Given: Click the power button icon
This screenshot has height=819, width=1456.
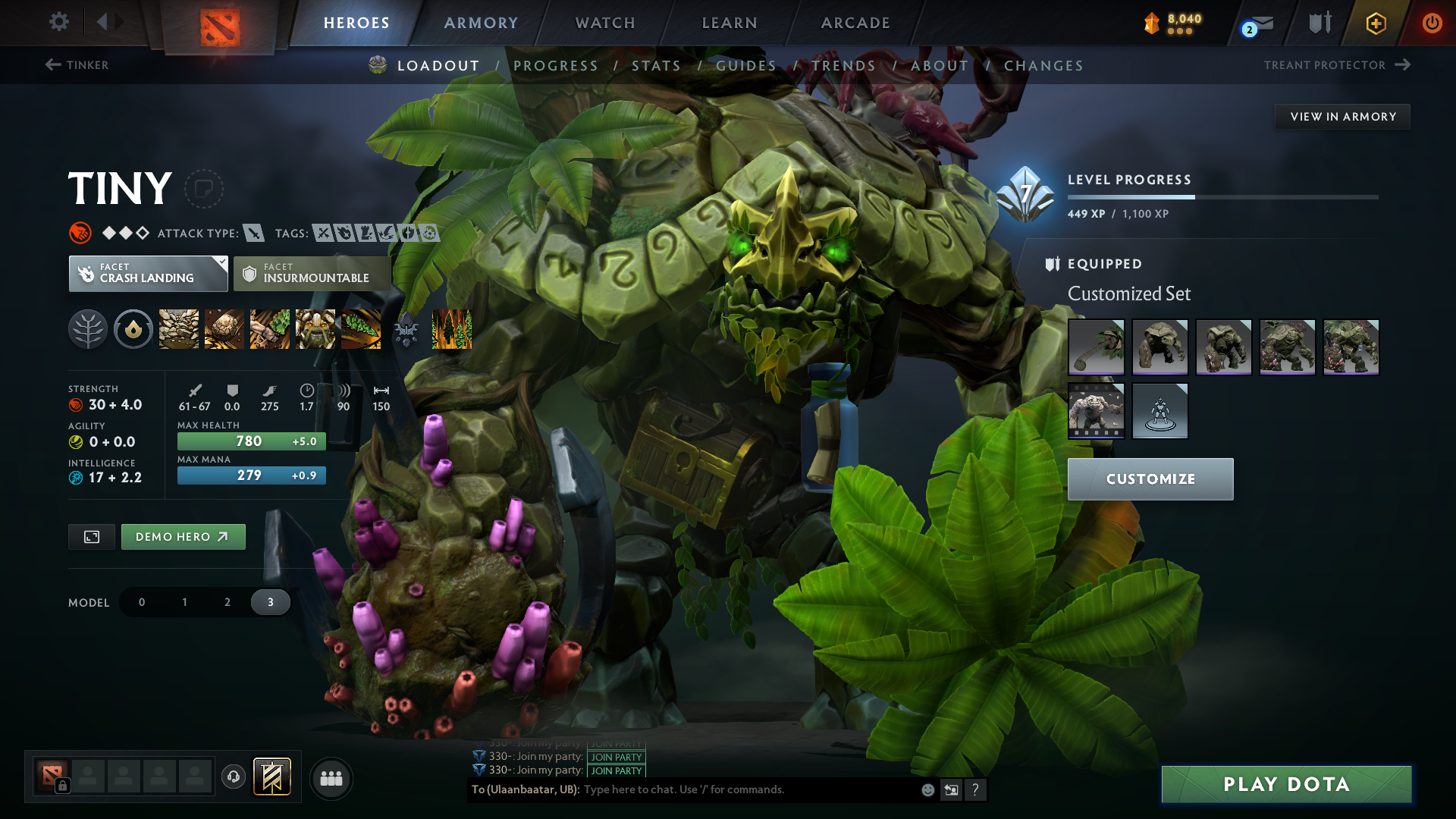Looking at the screenshot, I should [x=1432, y=23].
